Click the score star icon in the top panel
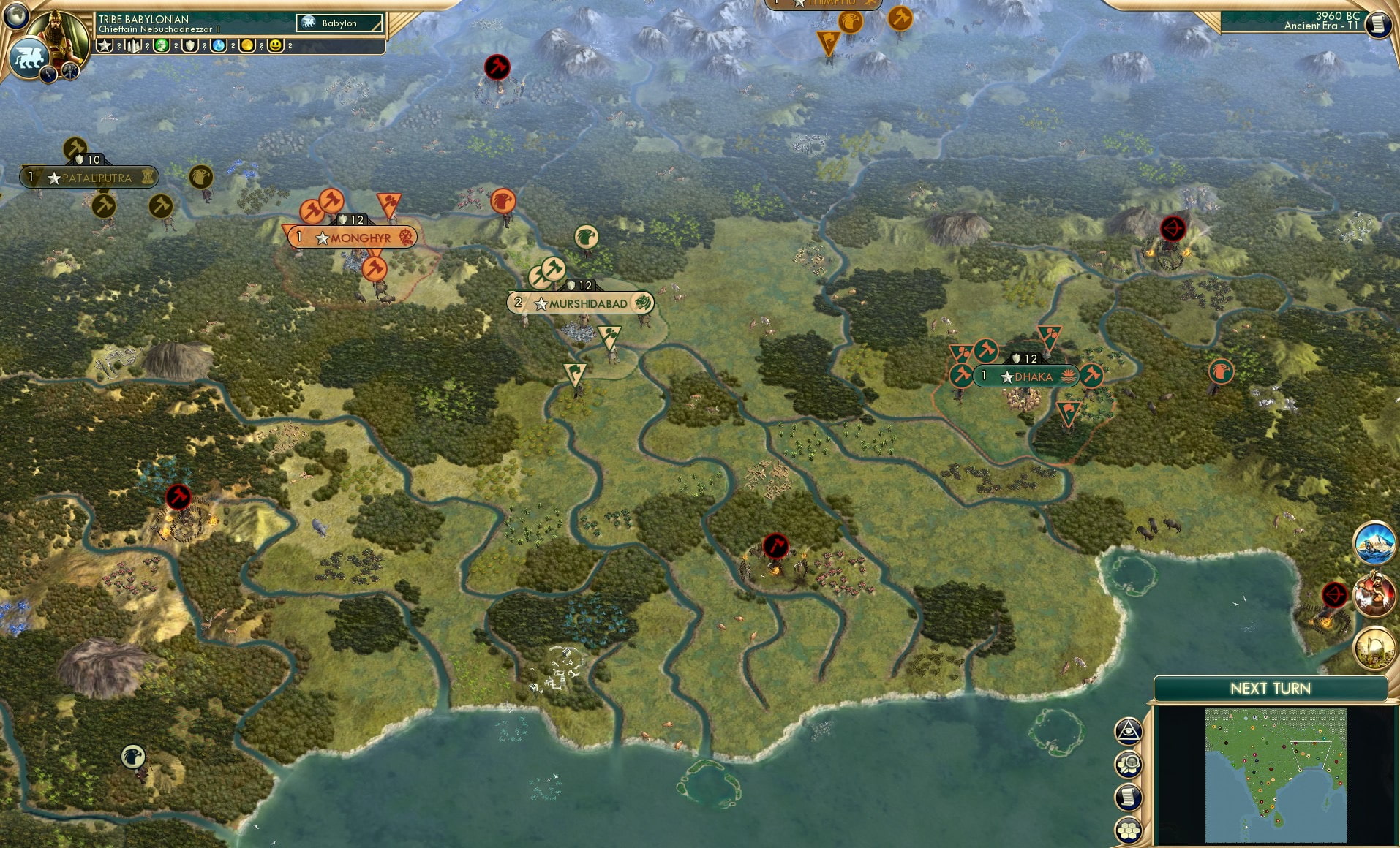The height and width of the screenshot is (848, 1400). [103, 45]
